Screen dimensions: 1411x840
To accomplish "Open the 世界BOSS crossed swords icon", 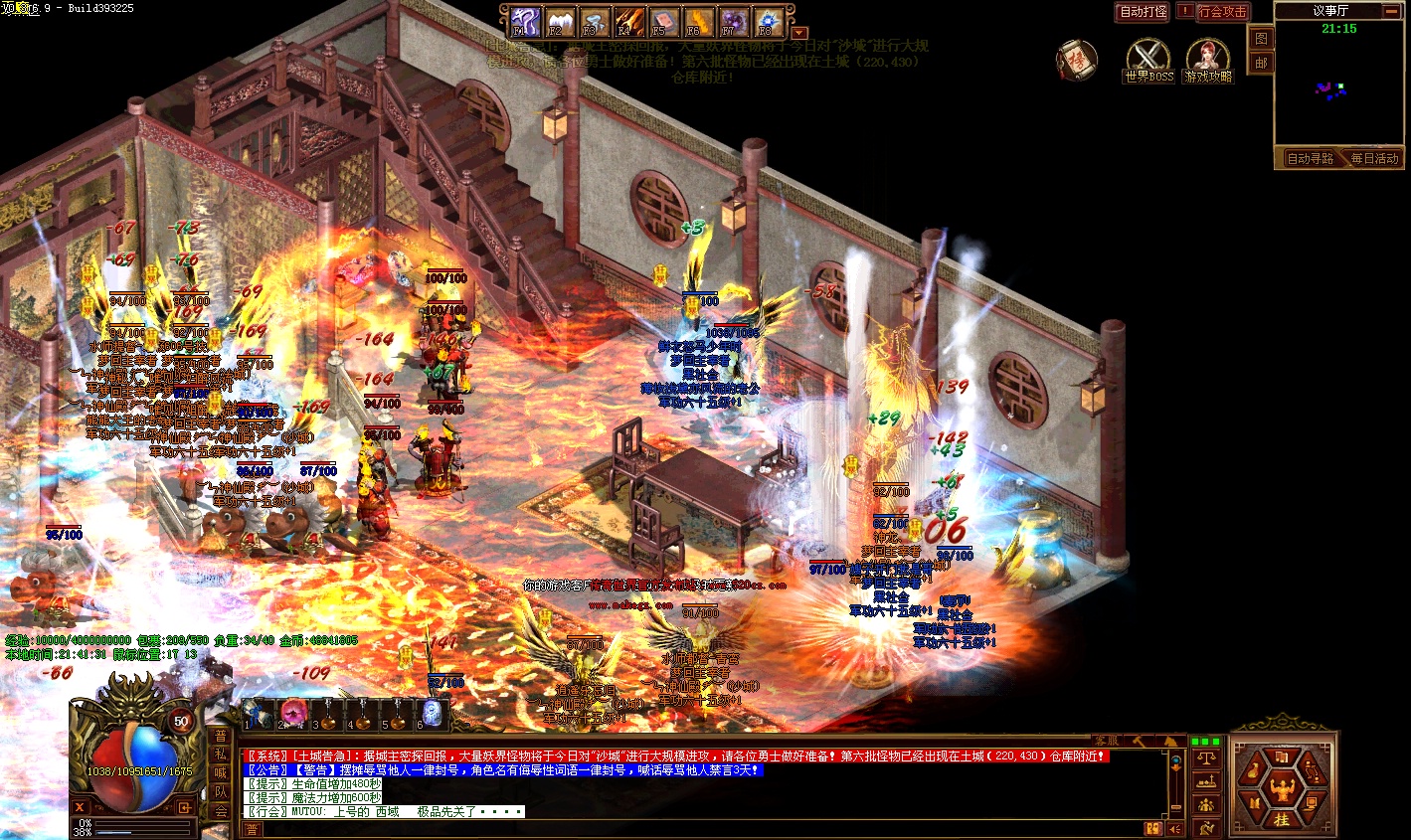I will pyautogui.click(x=1147, y=58).
